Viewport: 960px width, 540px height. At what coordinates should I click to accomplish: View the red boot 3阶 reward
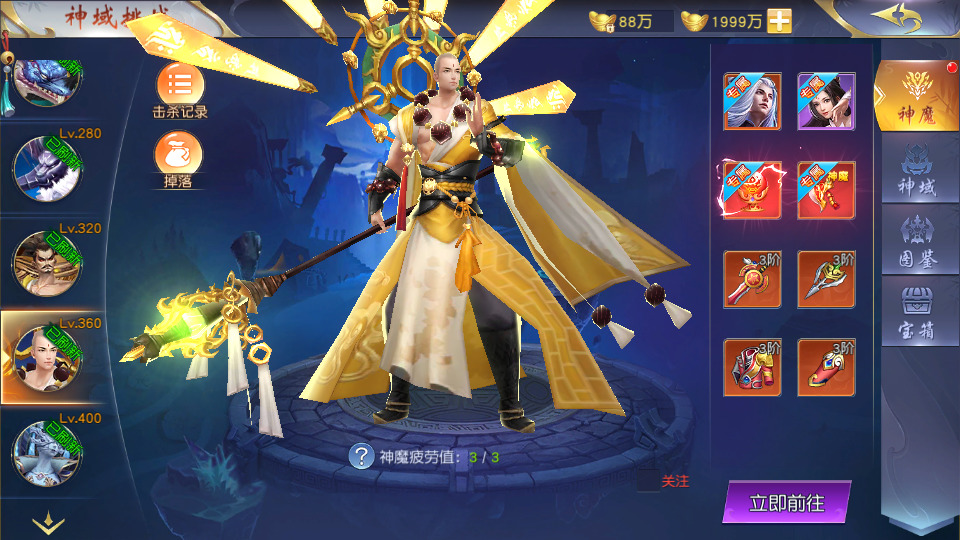826,367
